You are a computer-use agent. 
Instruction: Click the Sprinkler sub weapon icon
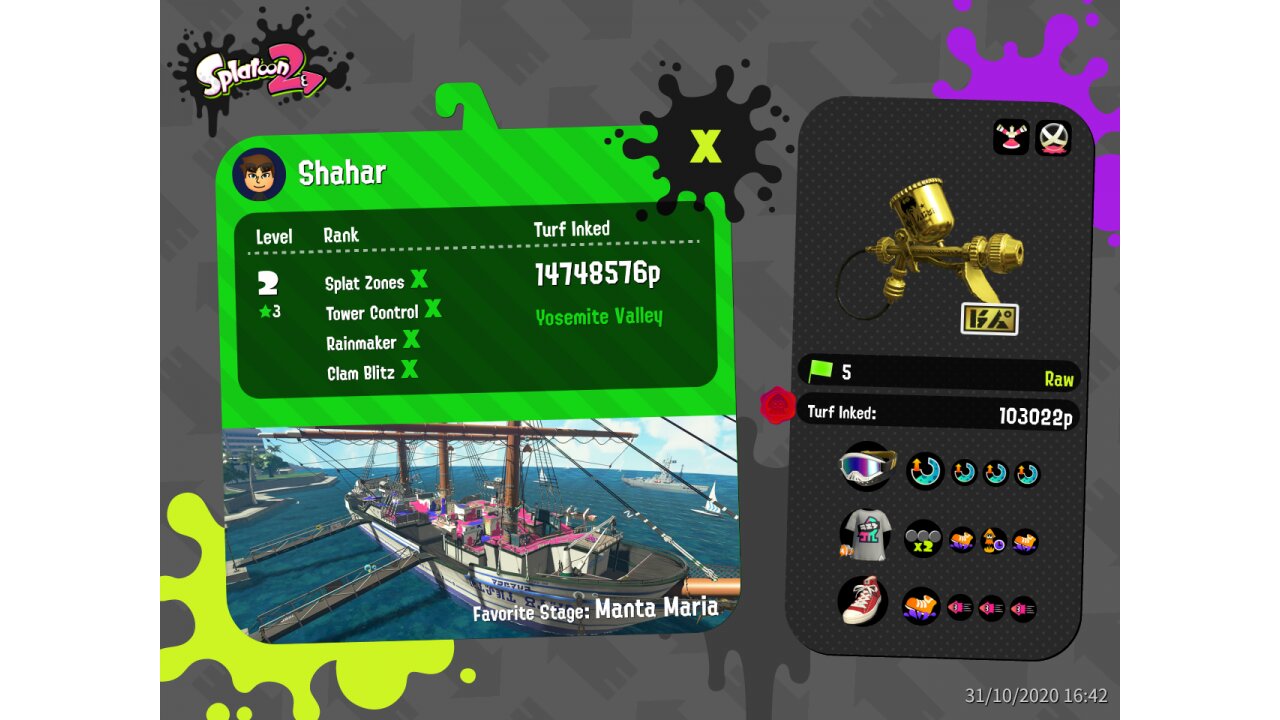1011,137
